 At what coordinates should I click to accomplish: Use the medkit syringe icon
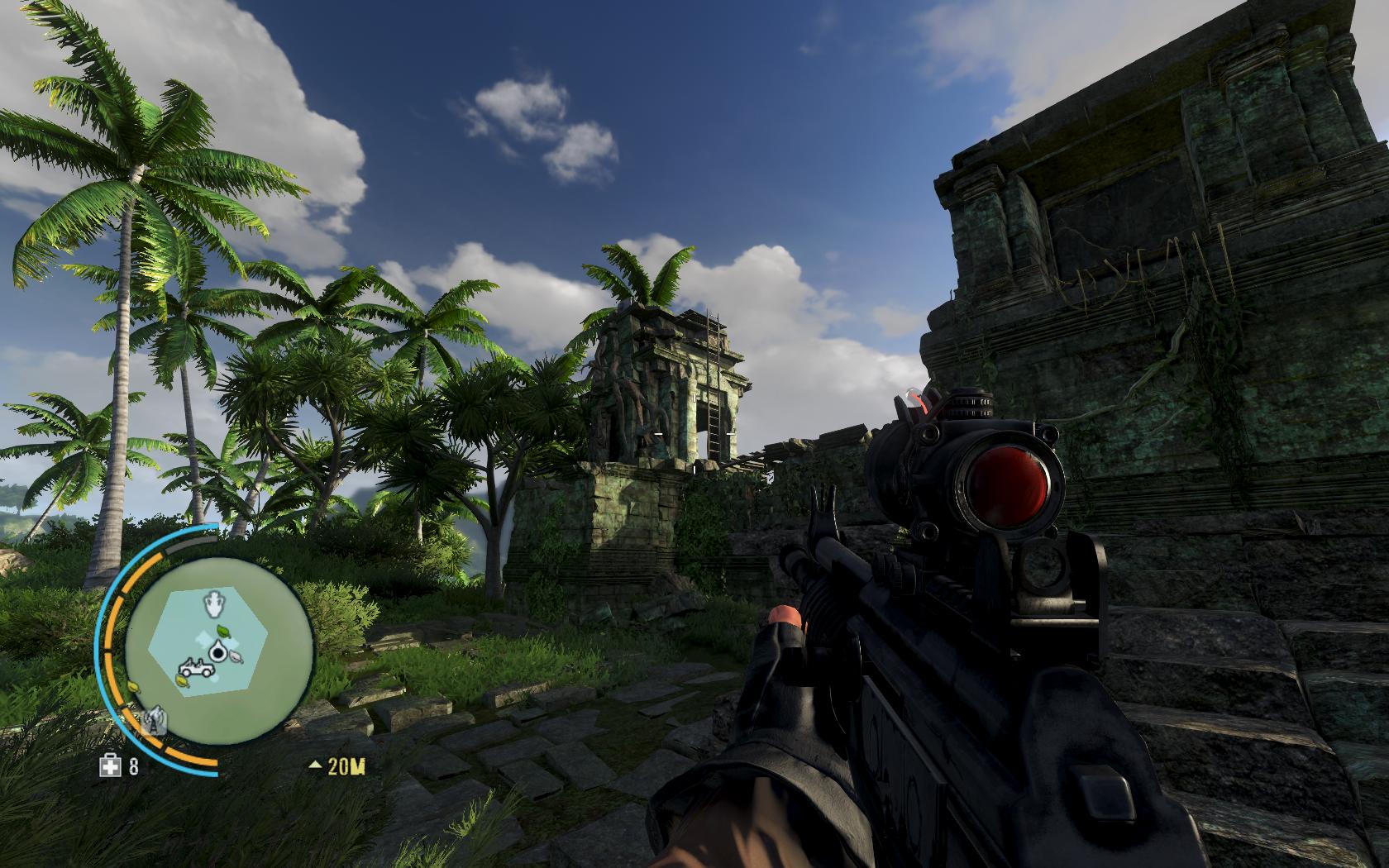point(108,766)
